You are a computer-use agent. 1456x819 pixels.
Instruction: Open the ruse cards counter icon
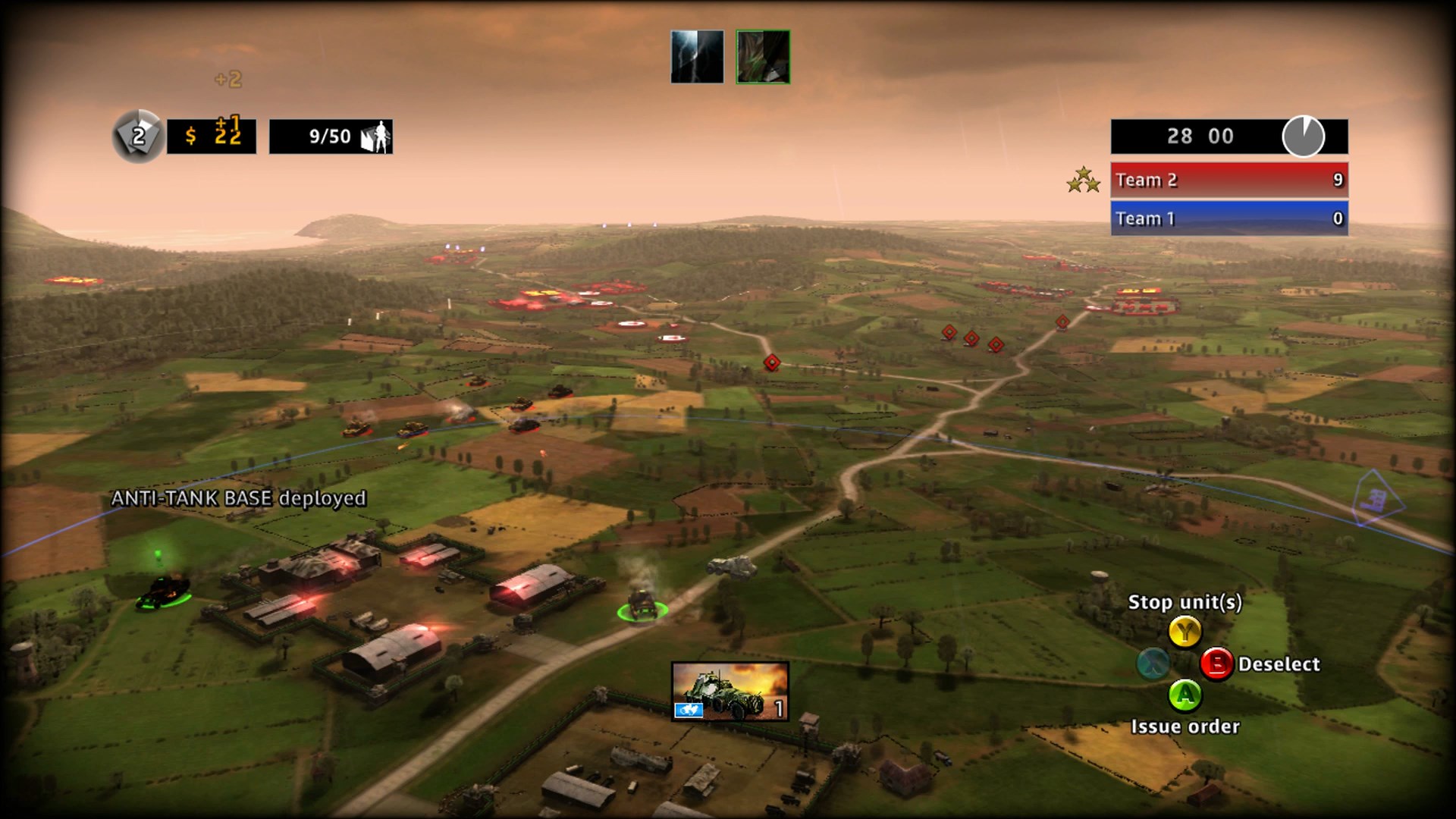pyautogui.click(x=138, y=136)
